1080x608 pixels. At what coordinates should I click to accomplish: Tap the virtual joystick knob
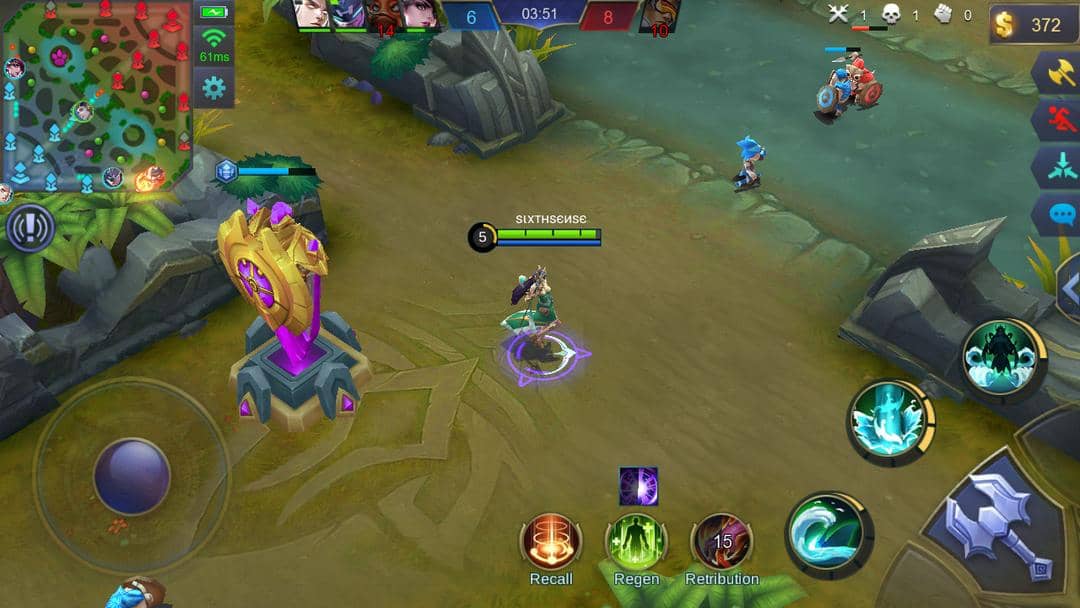132,476
